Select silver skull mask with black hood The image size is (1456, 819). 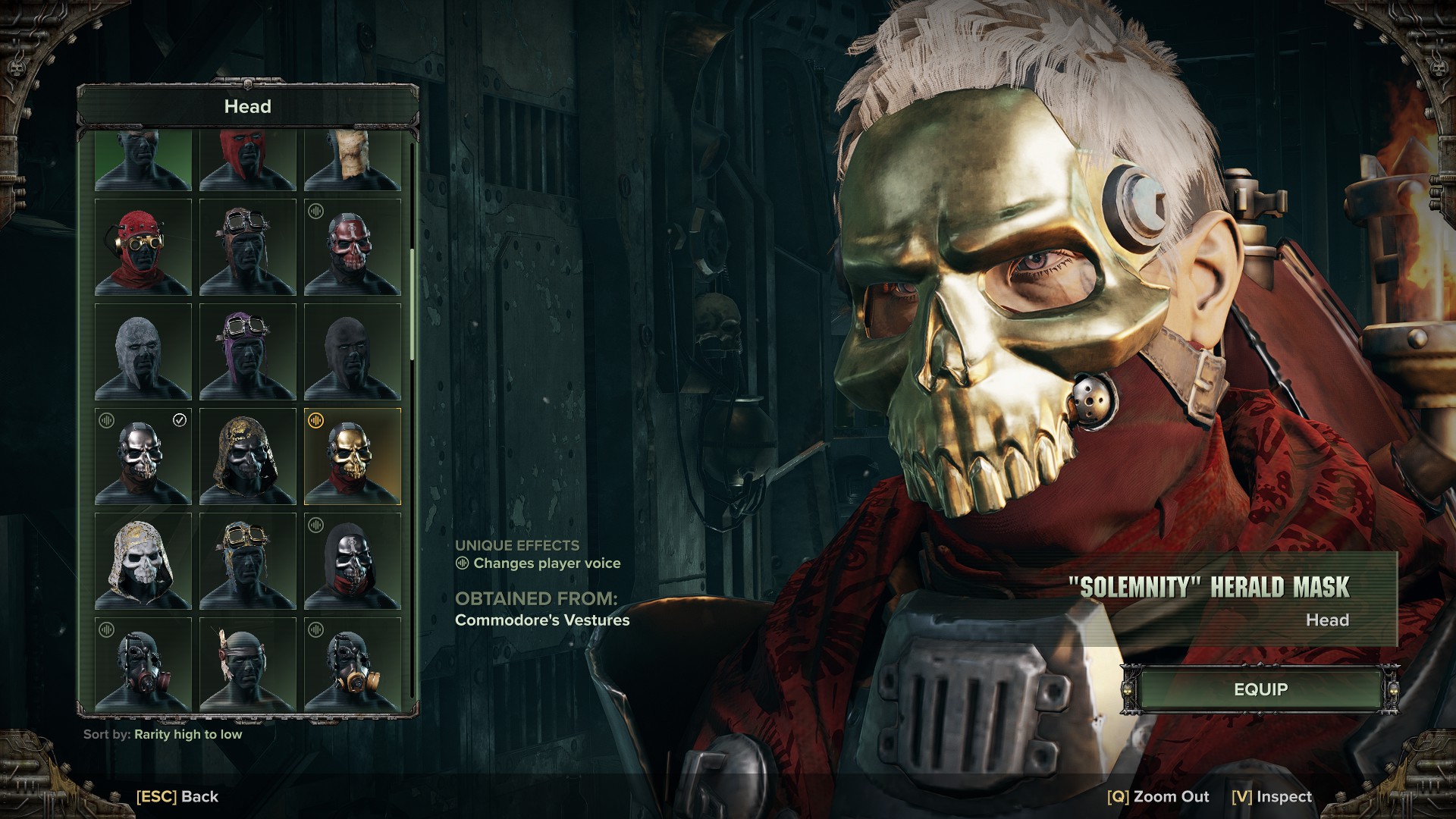pos(353,561)
